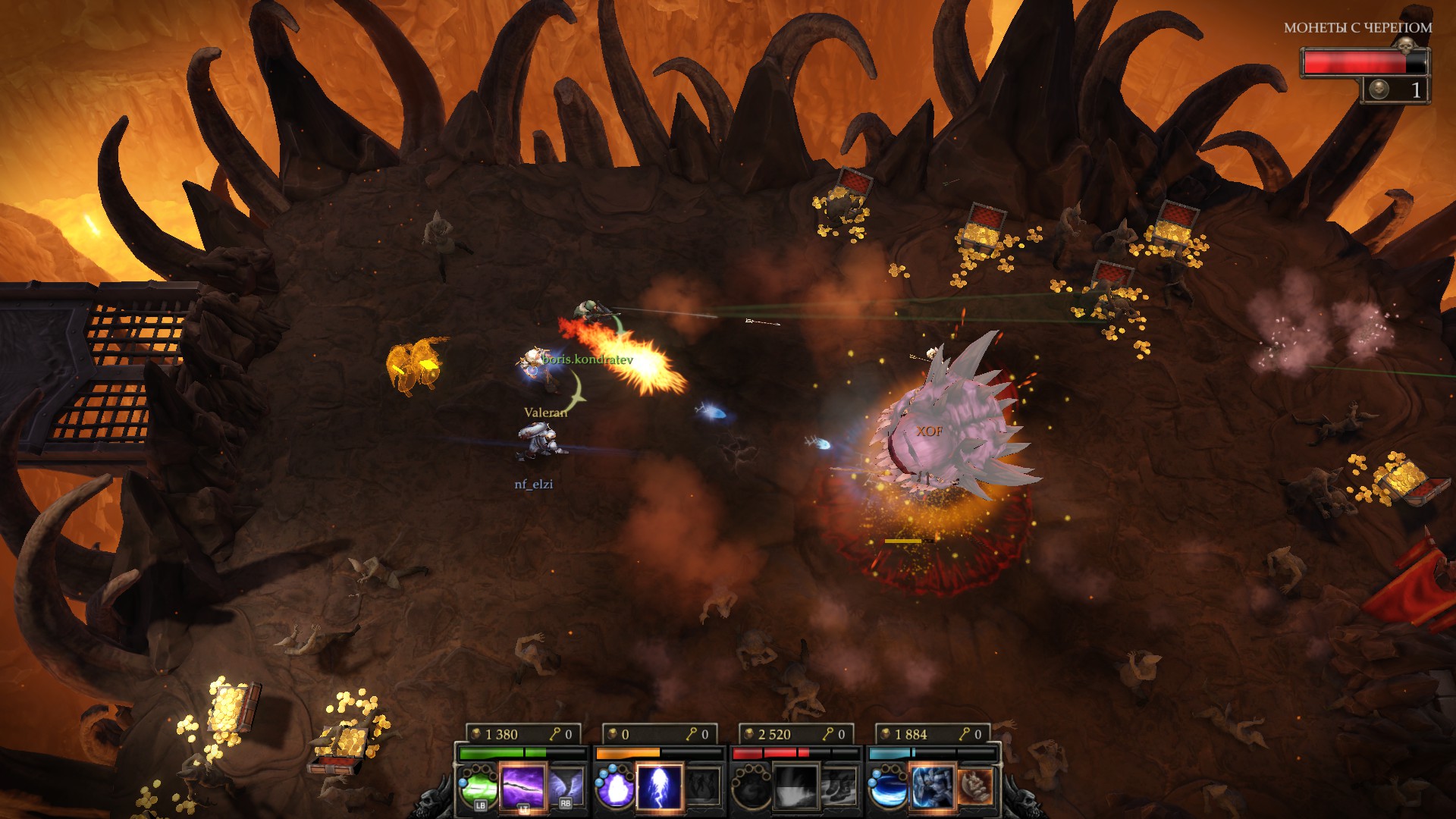
Task: Select the glowing purple relic orb
Action: (615, 786)
